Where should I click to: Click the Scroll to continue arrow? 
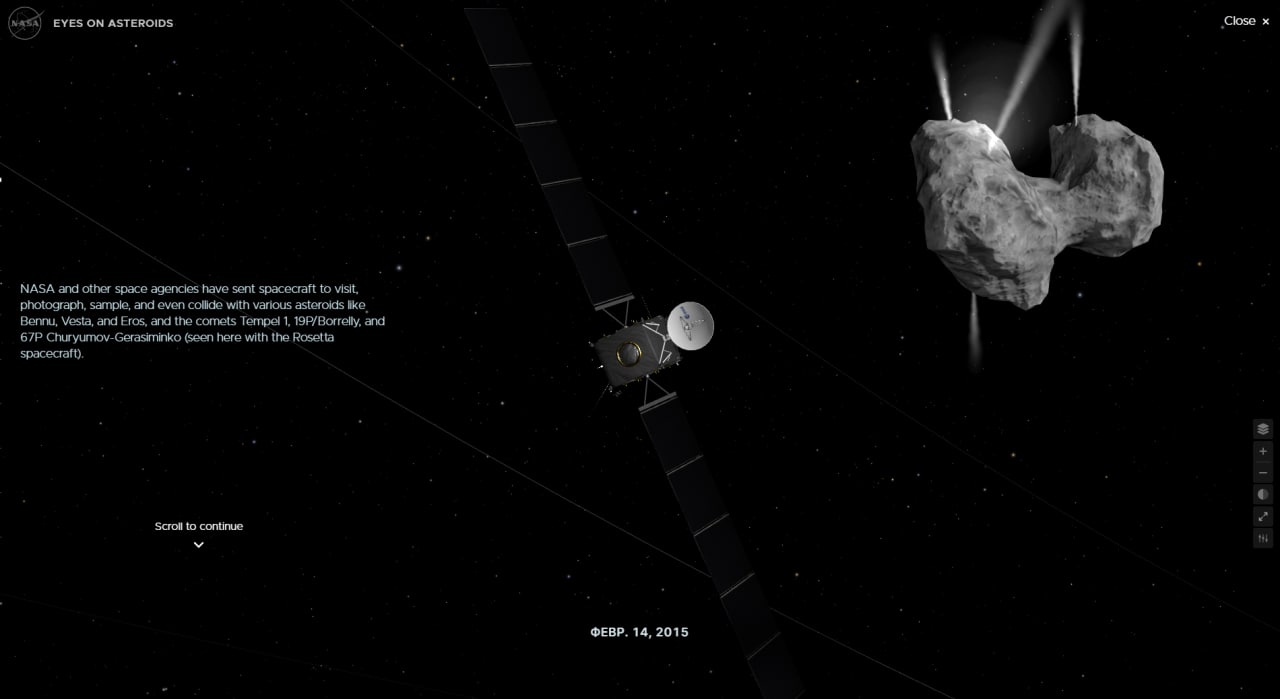tap(198, 544)
